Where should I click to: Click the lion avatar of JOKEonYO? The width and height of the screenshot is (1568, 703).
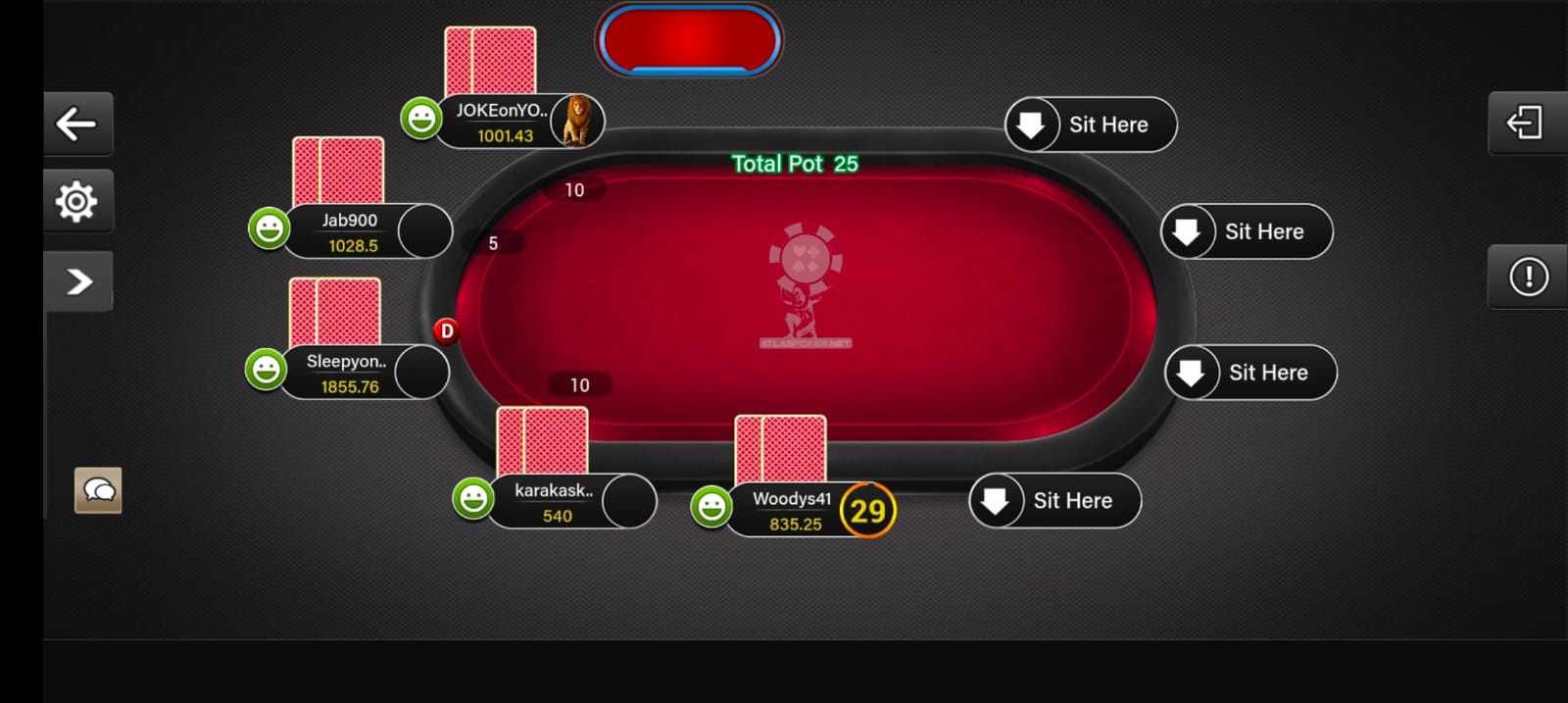point(577,121)
